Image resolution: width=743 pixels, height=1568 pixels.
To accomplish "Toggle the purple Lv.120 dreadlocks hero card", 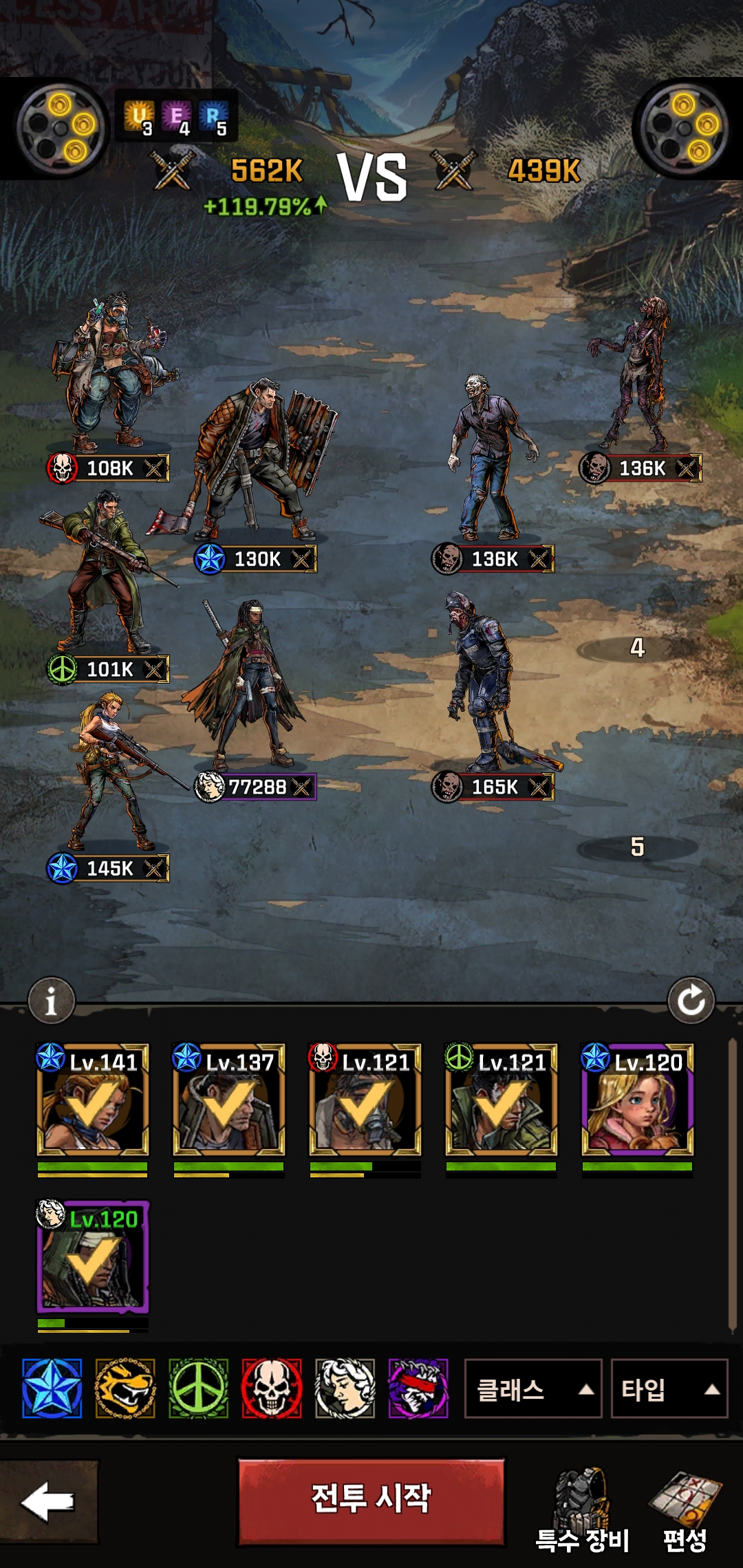I will 92,1257.
